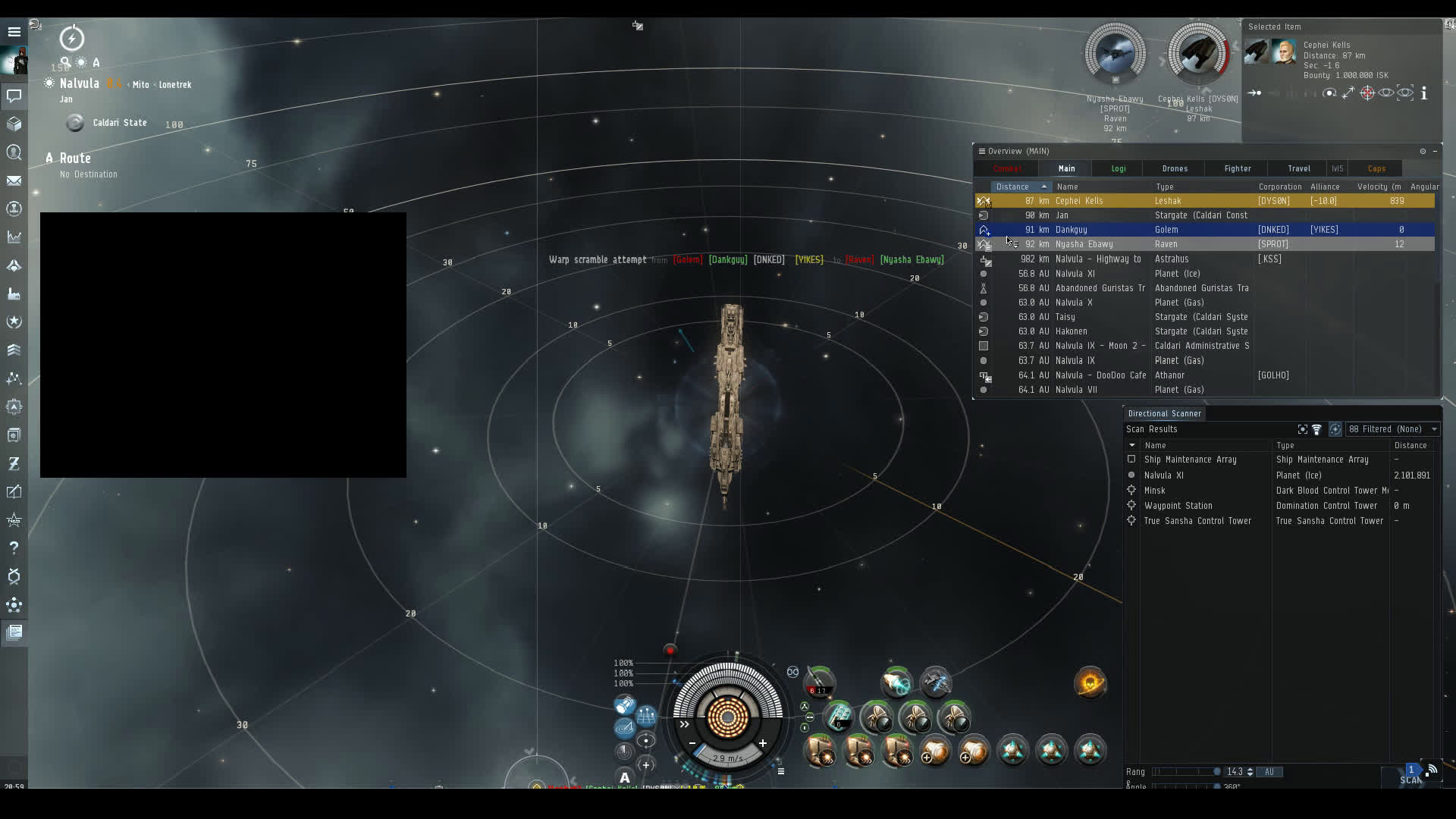Sort overview by the Distance column

tap(1013, 187)
